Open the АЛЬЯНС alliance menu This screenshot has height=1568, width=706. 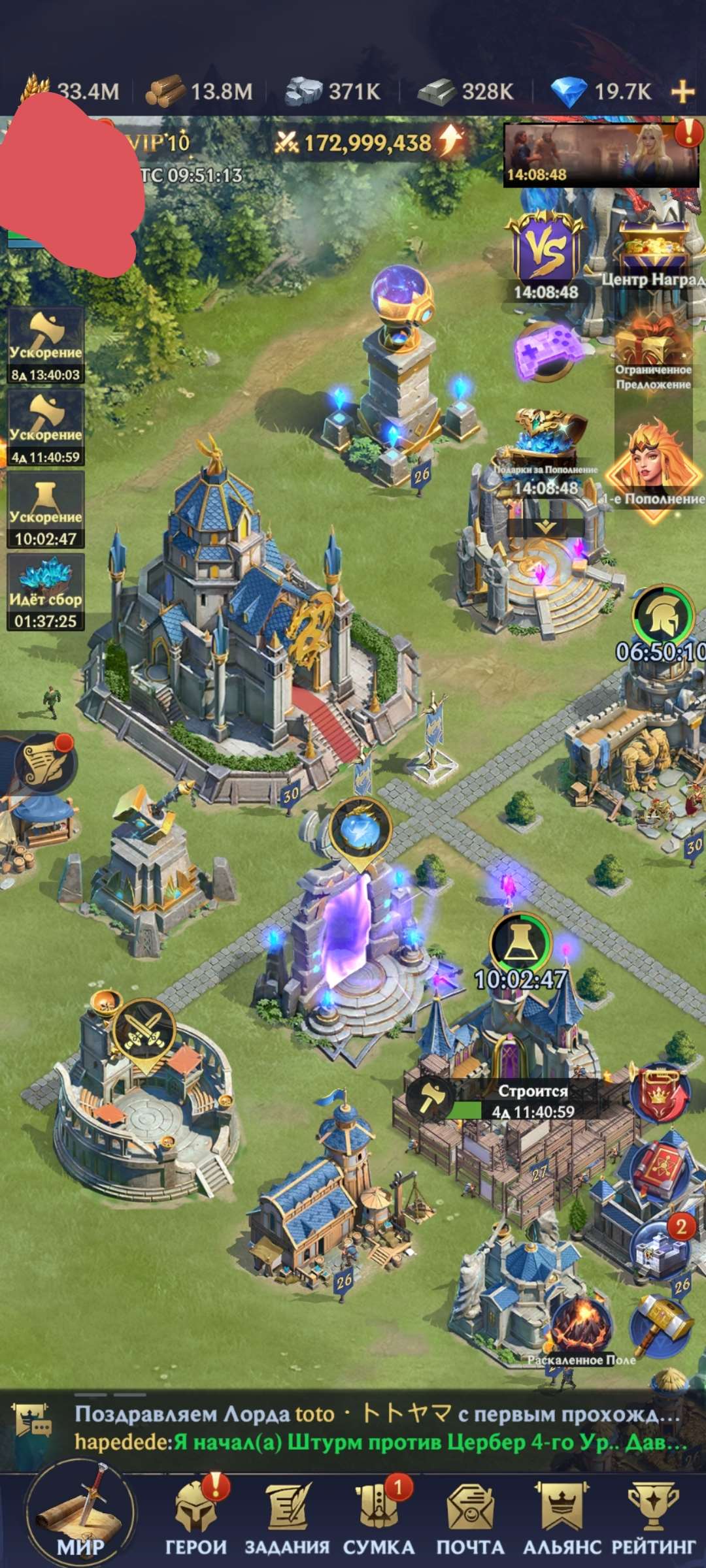(562, 1518)
